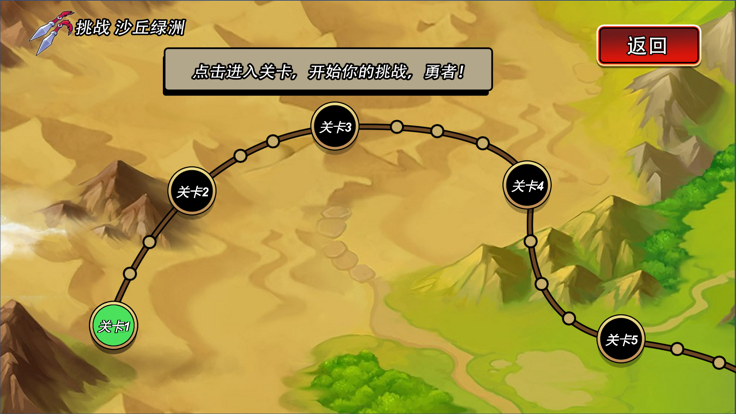Image resolution: width=736 pixels, height=414 pixels.
Task: Open the 关卡4 level node
Action: (526, 185)
